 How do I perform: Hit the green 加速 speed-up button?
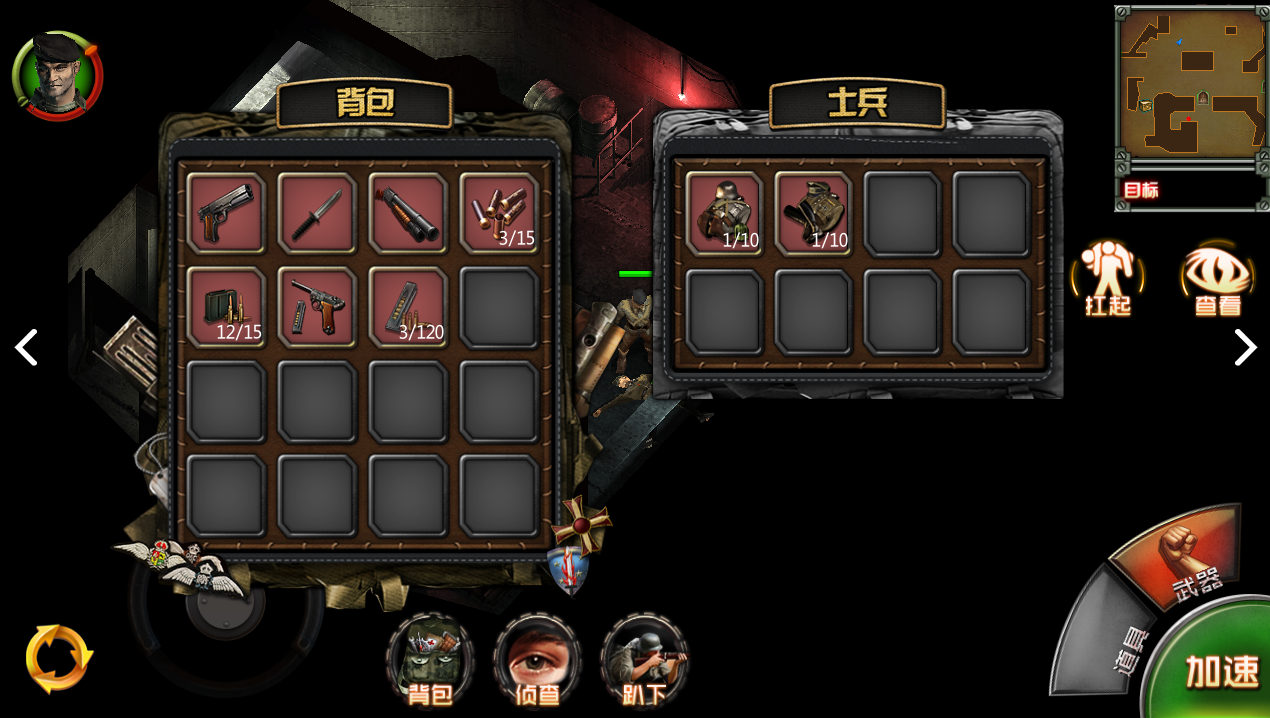[x=1220, y=668]
